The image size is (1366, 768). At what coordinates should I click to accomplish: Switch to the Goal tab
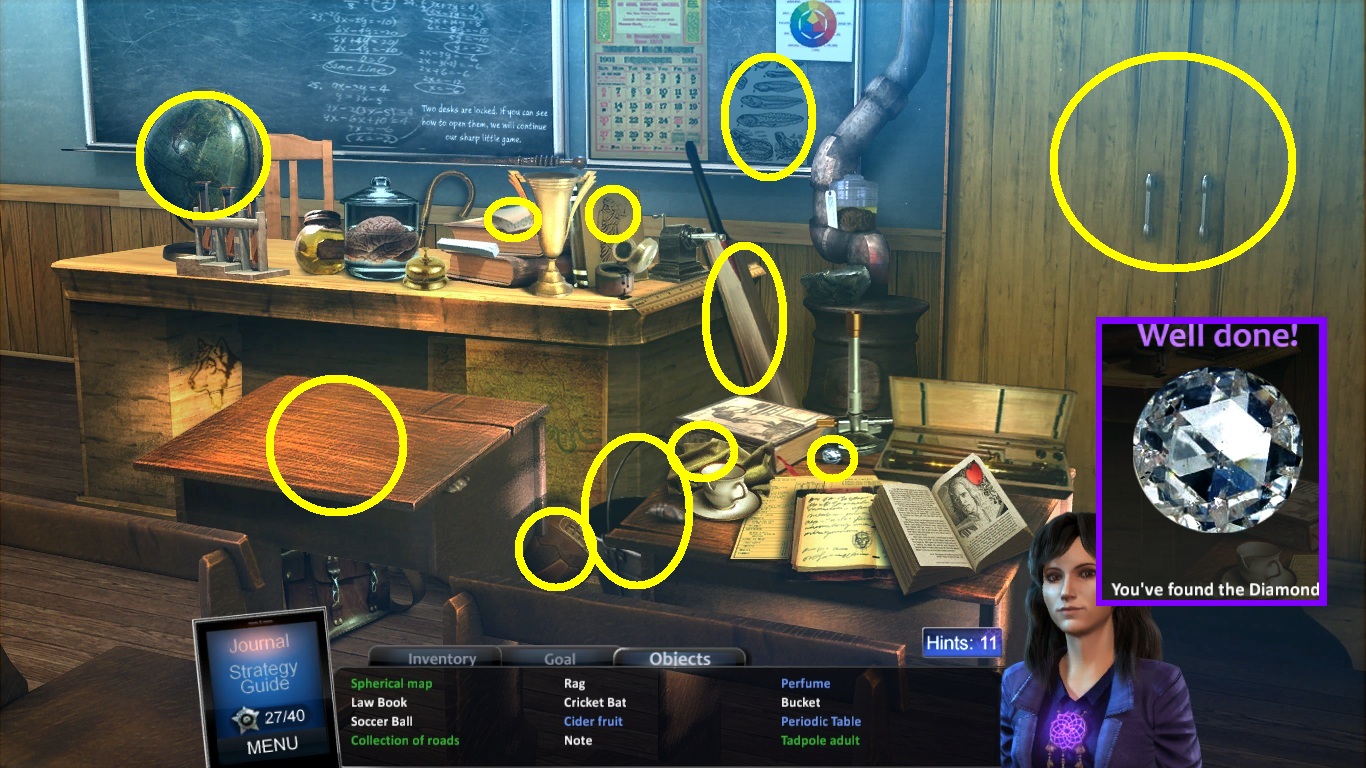[x=559, y=658]
